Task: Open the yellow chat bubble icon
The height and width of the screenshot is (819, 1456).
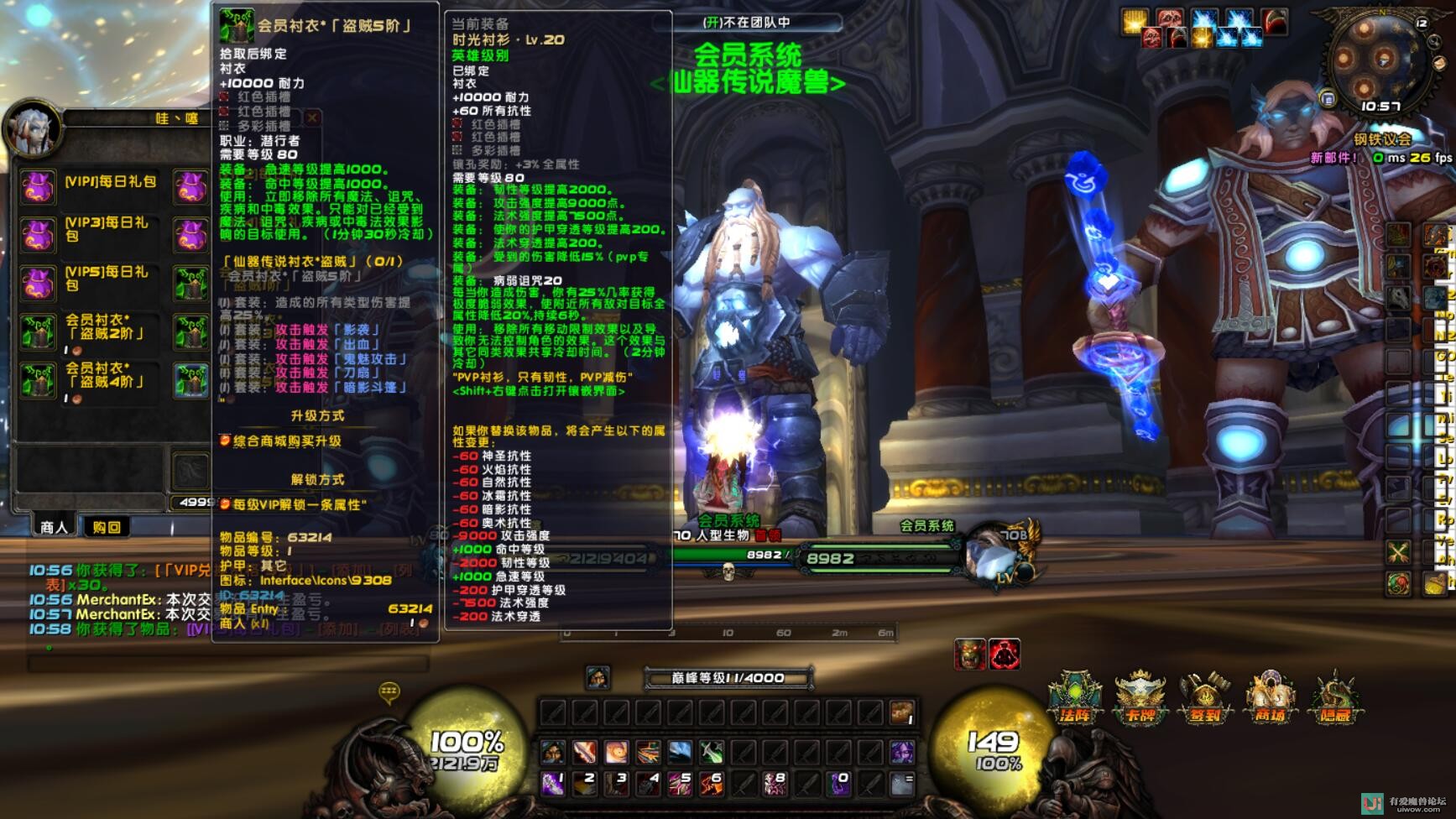Action: coord(389,692)
